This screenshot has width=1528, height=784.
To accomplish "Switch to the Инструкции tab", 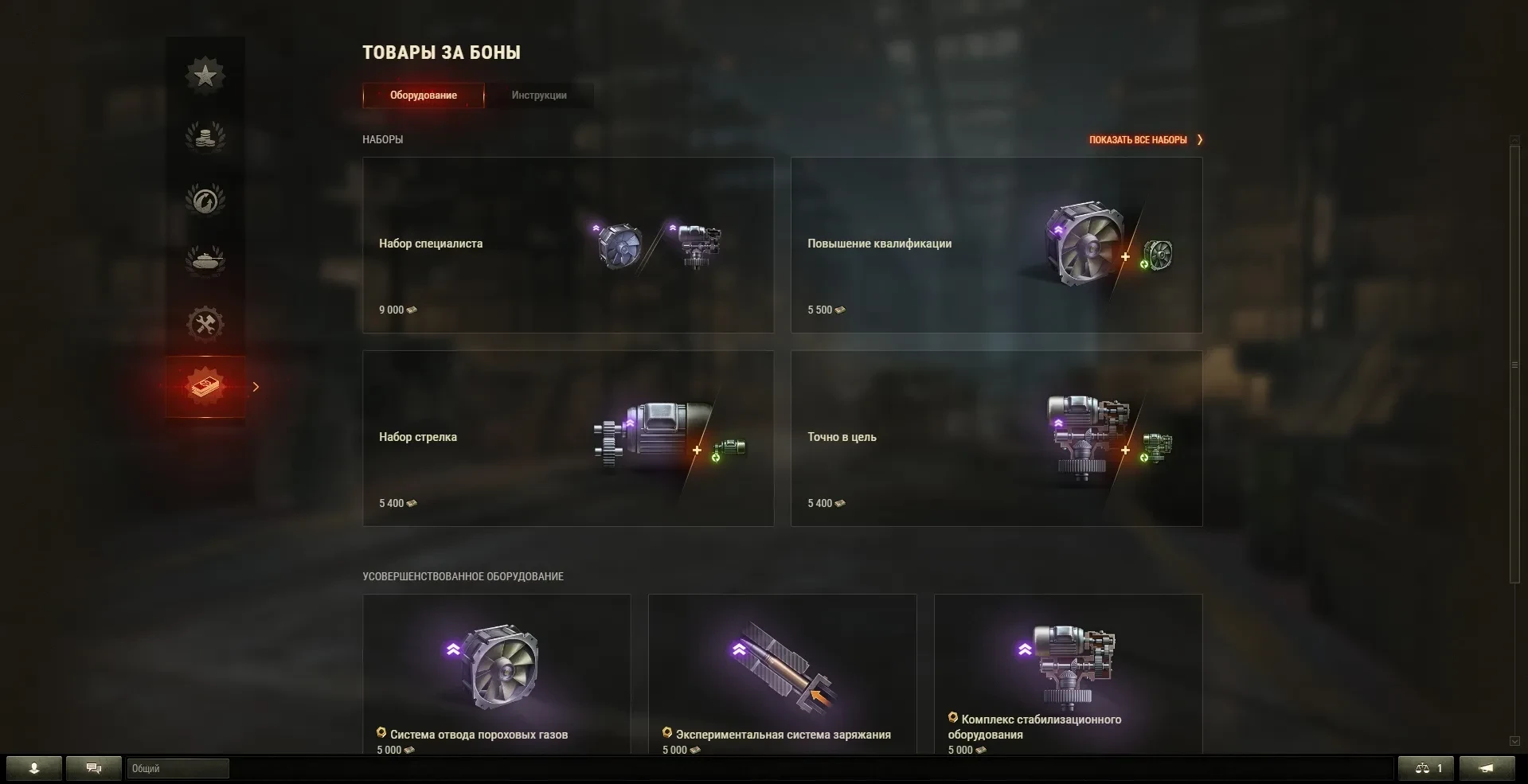I will tap(539, 96).
